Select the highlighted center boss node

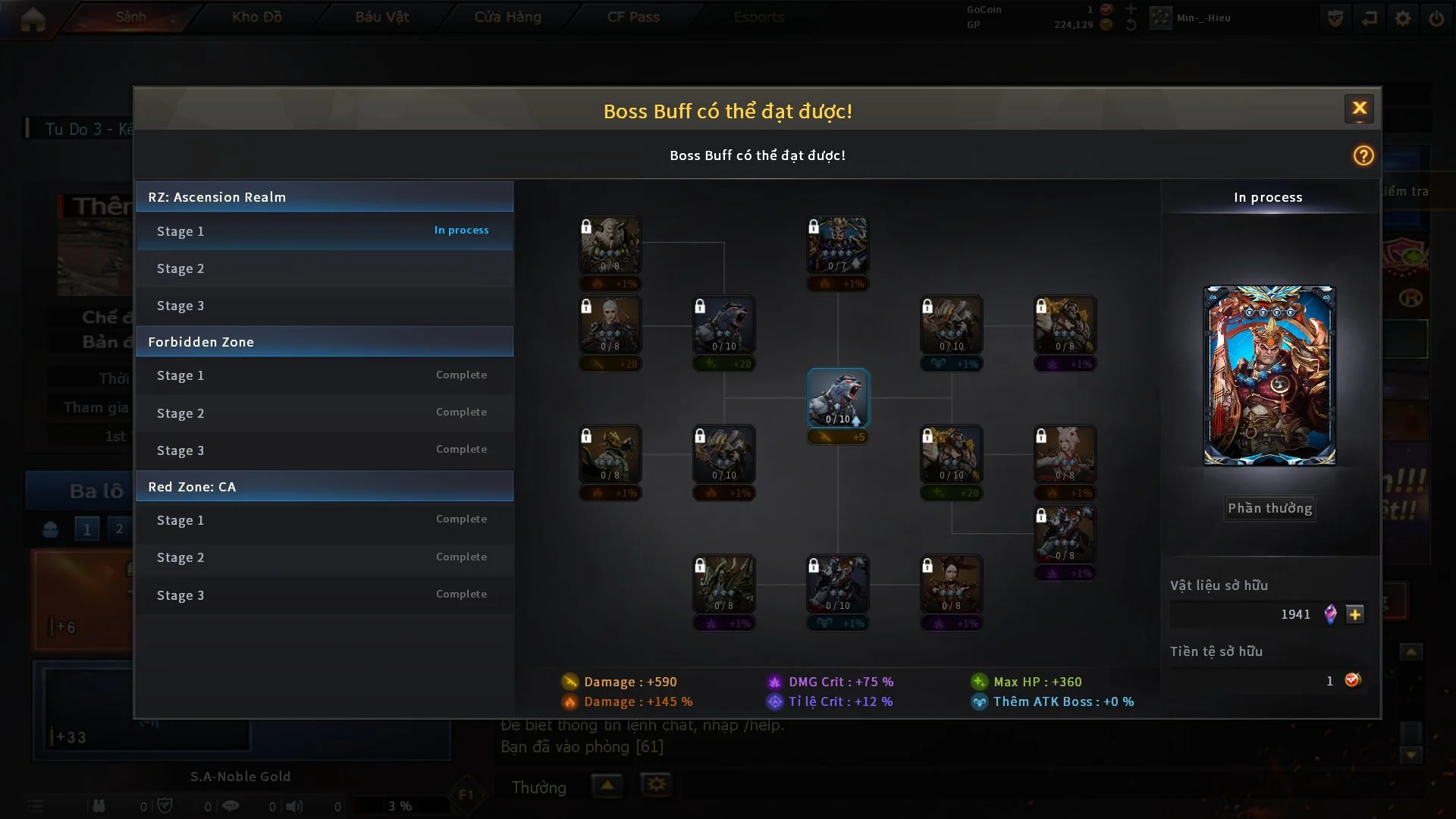tap(837, 398)
